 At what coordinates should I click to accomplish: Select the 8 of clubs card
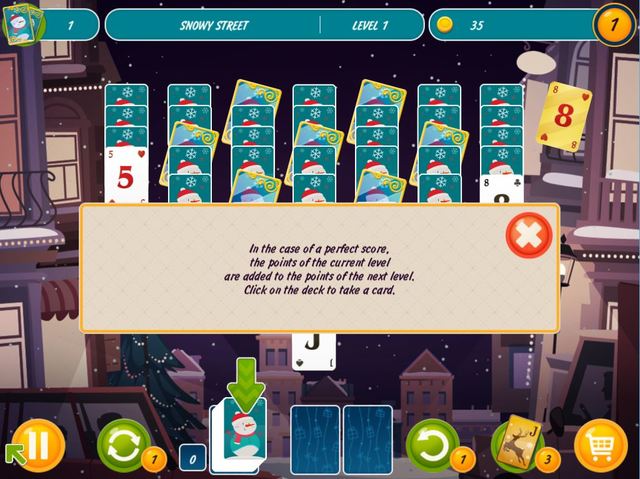(x=502, y=190)
